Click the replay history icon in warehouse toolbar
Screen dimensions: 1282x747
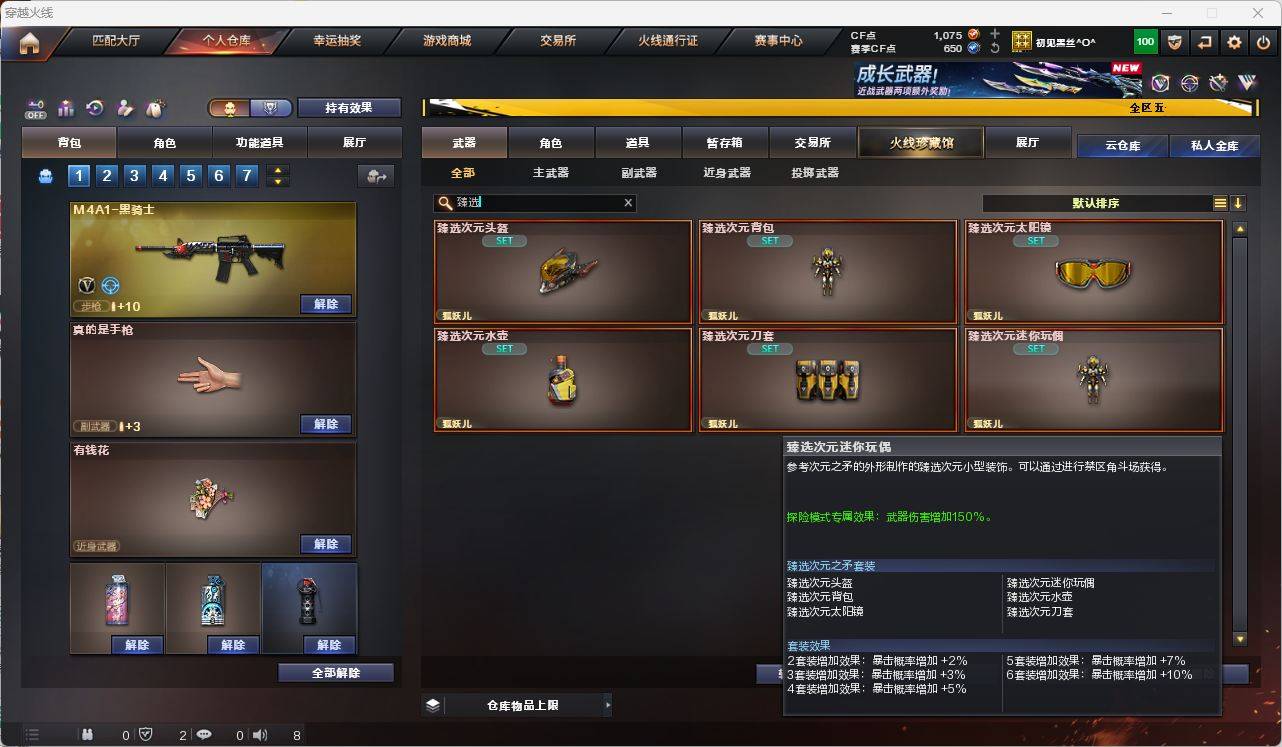coord(94,108)
